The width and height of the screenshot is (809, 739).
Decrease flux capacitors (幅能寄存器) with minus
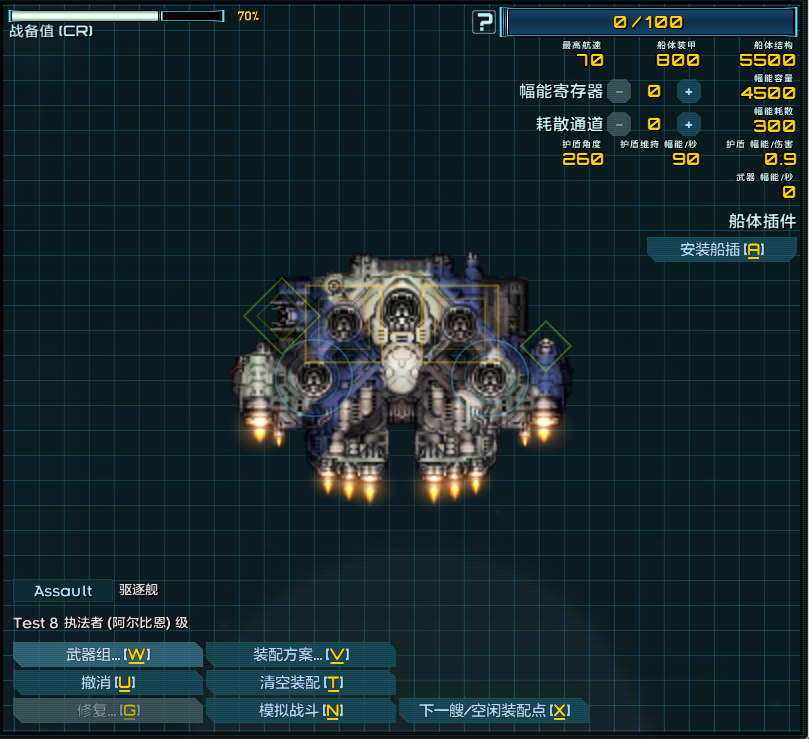(x=619, y=91)
